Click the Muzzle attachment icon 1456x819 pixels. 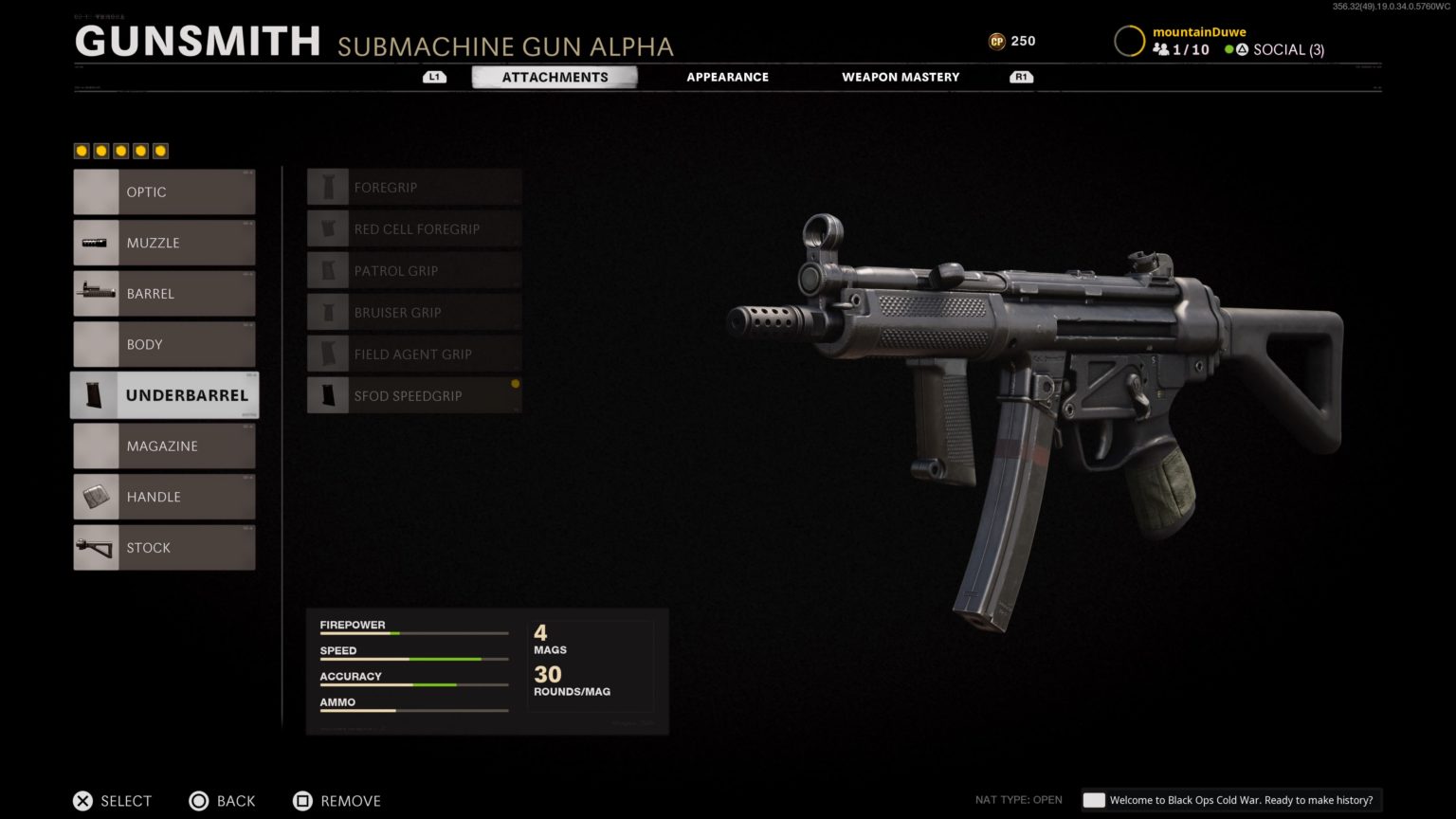point(95,243)
